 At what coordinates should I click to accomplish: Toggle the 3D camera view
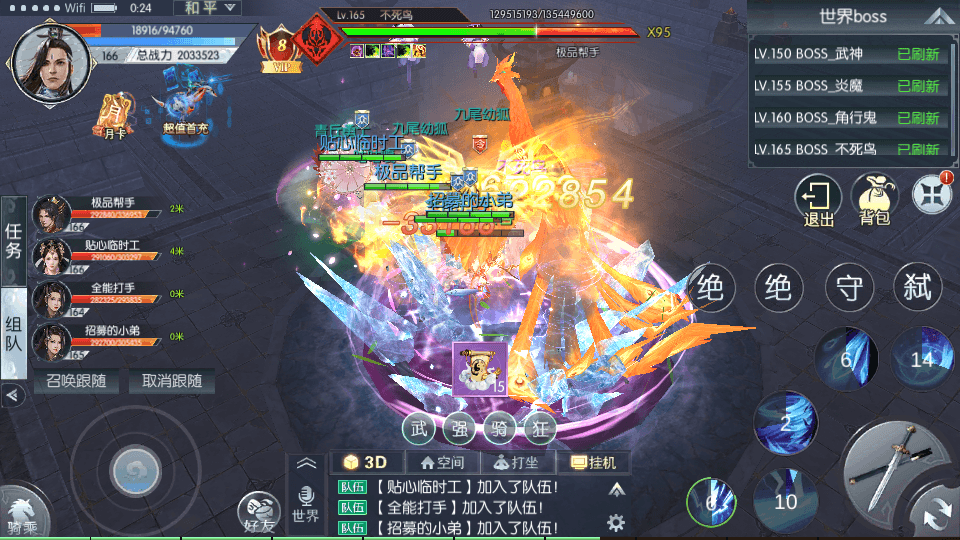[365, 462]
